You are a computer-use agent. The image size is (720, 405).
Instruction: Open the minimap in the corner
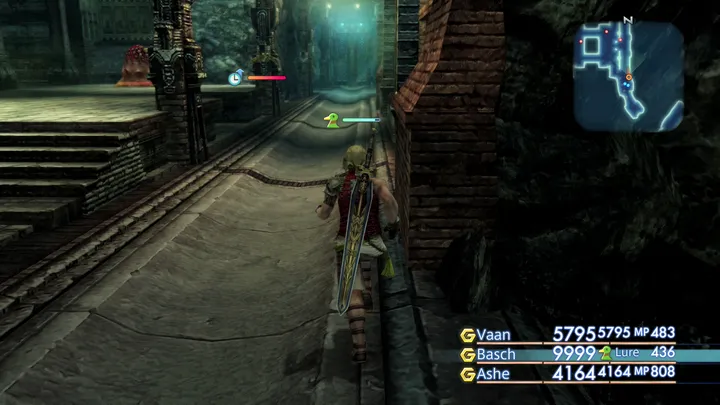tap(628, 76)
